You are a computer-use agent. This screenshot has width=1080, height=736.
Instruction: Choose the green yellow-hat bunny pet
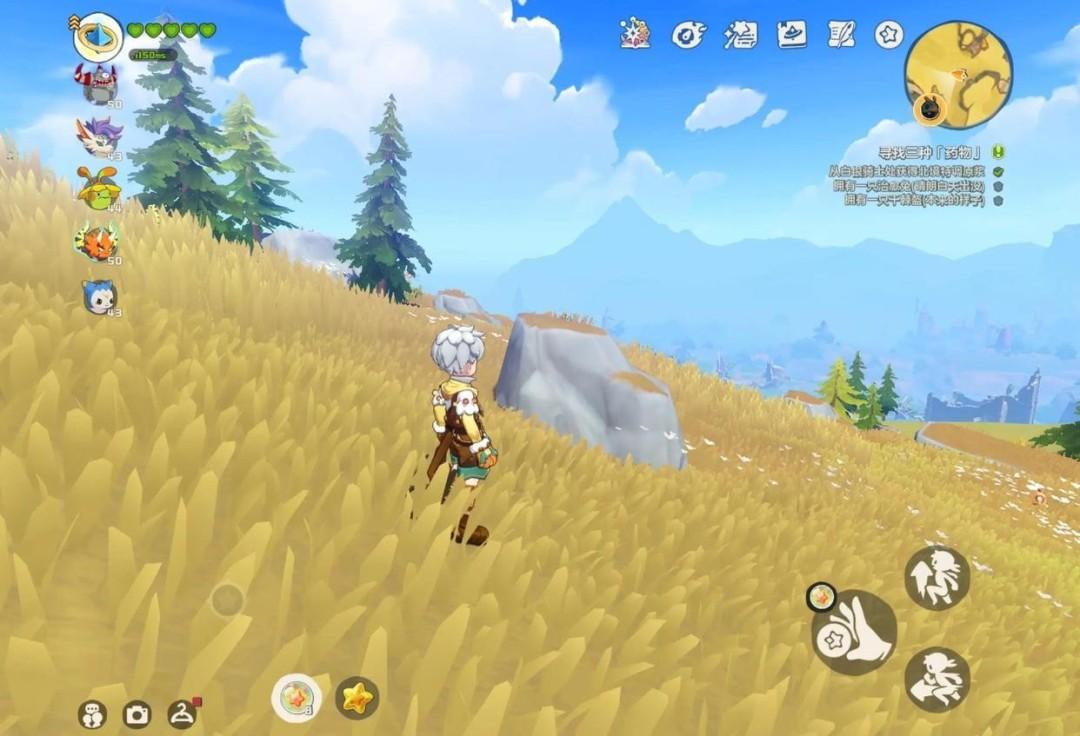(x=99, y=187)
